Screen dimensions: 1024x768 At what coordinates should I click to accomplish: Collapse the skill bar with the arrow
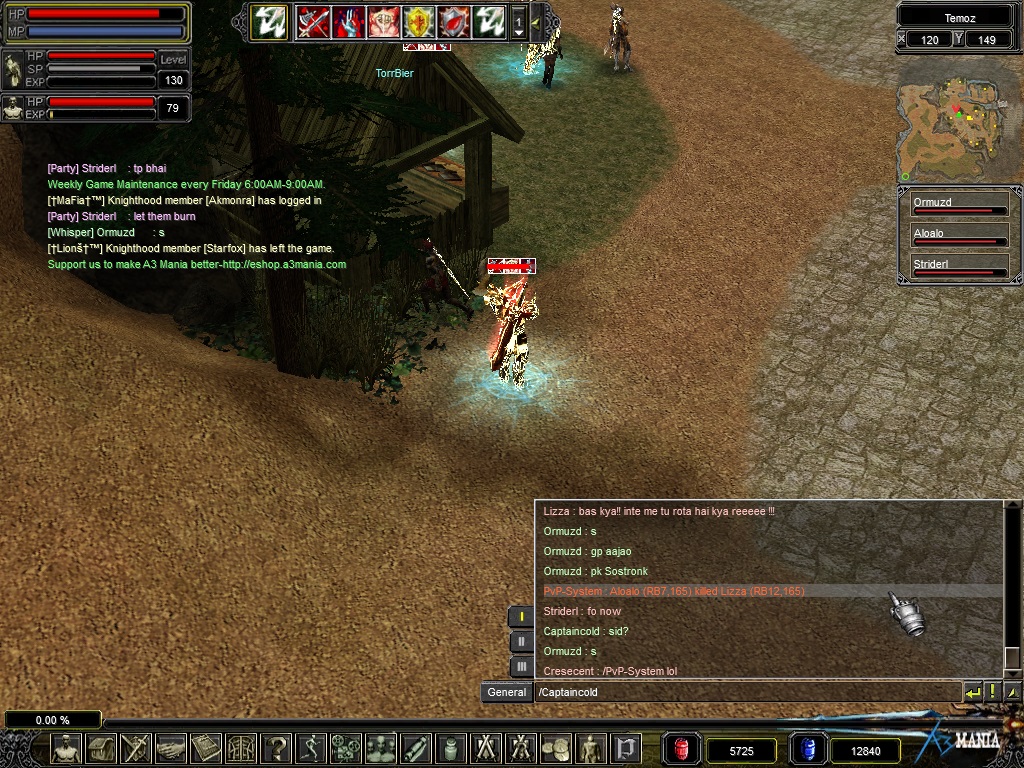coord(535,21)
